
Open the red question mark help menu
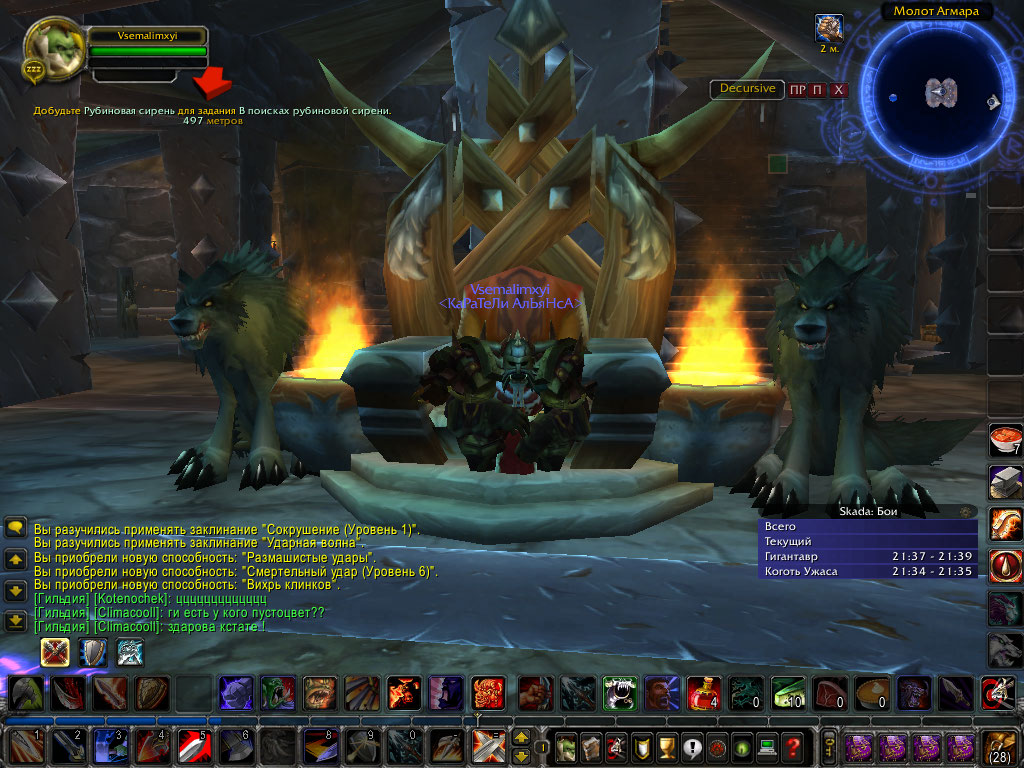click(792, 746)
